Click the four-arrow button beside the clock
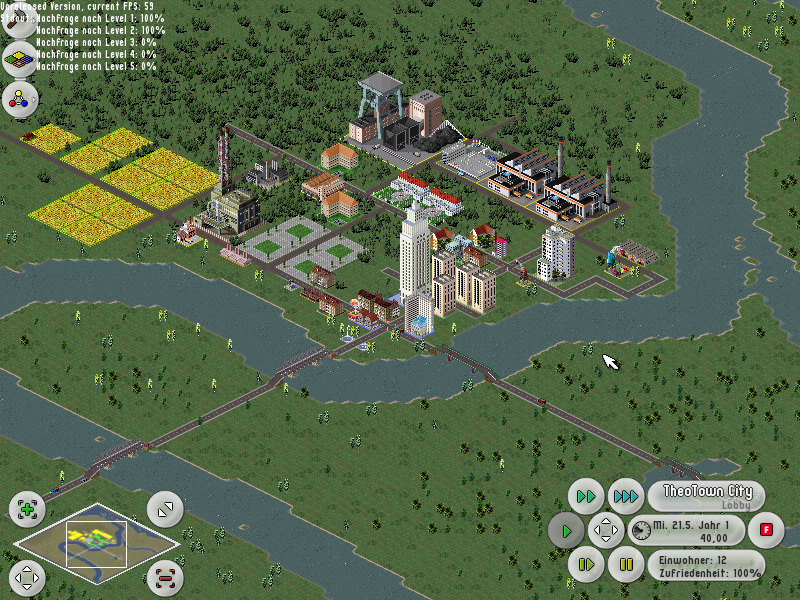 (606, 530)
